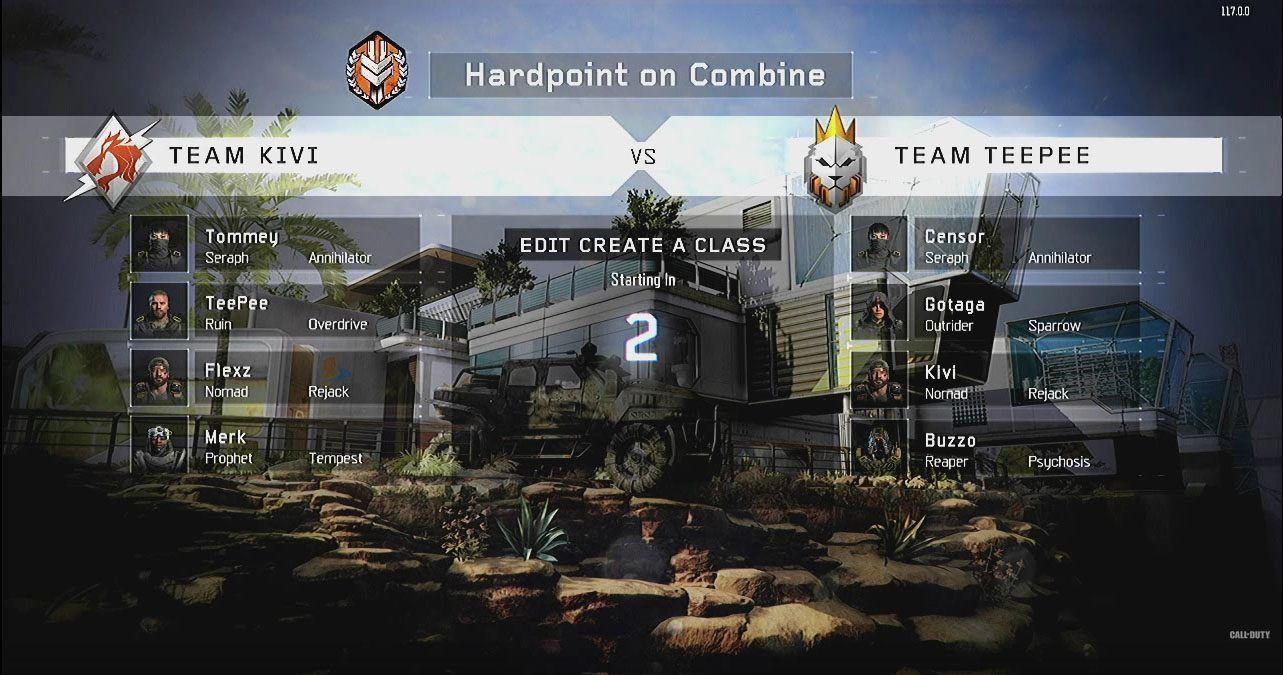The width and height of the screenshot is (1283, 675).
Task: Select Kivi's player row
Action: [x=995, y=381]
